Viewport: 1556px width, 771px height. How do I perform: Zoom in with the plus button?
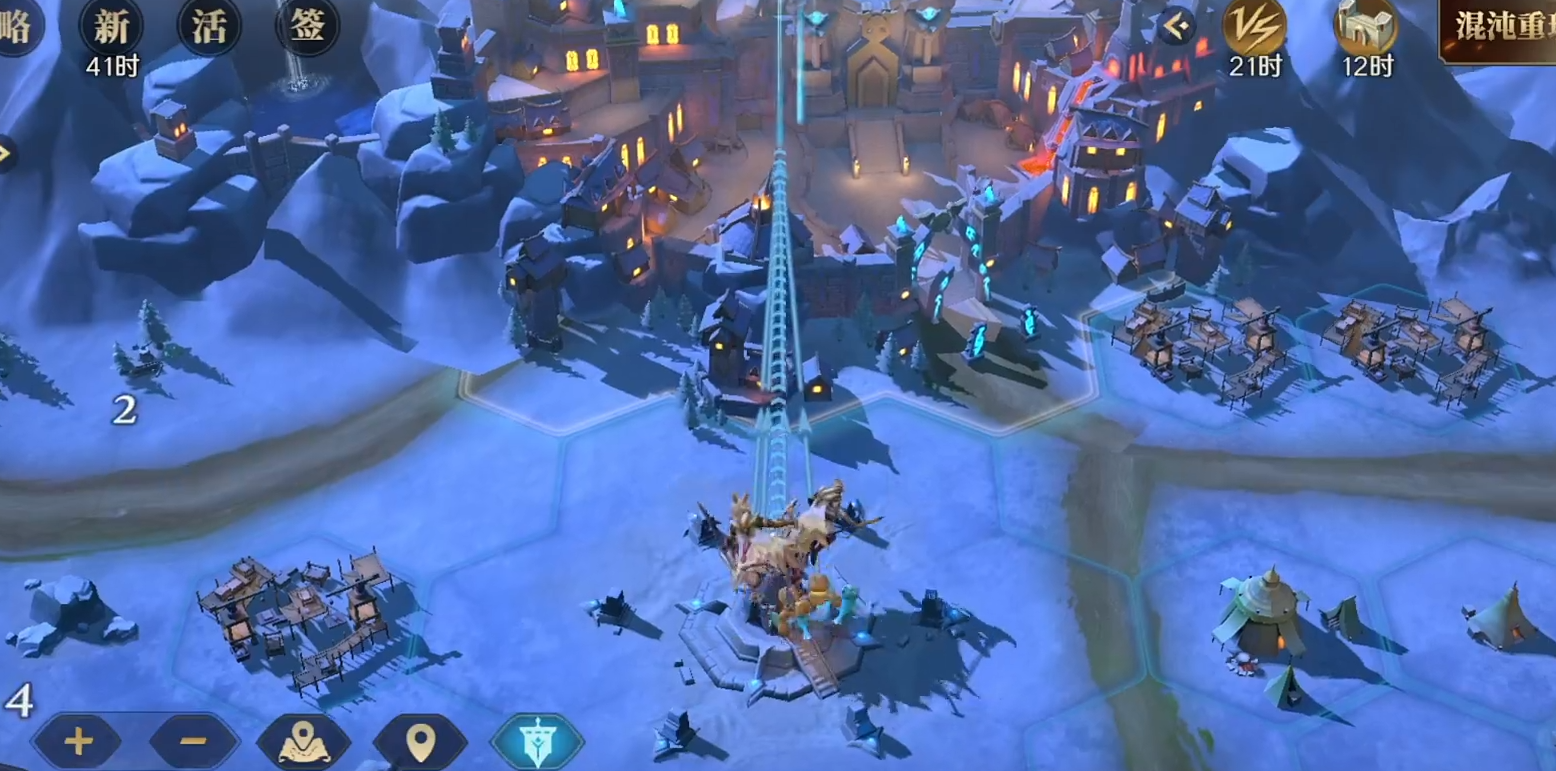(x=77, y=741)
